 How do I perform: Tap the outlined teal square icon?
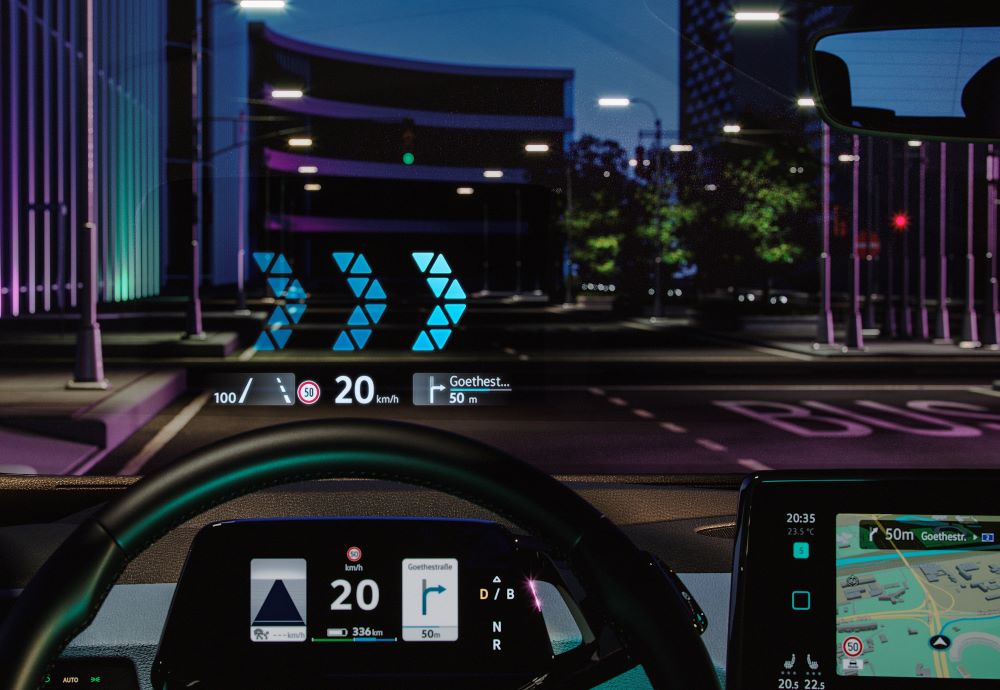pos(800,600)
